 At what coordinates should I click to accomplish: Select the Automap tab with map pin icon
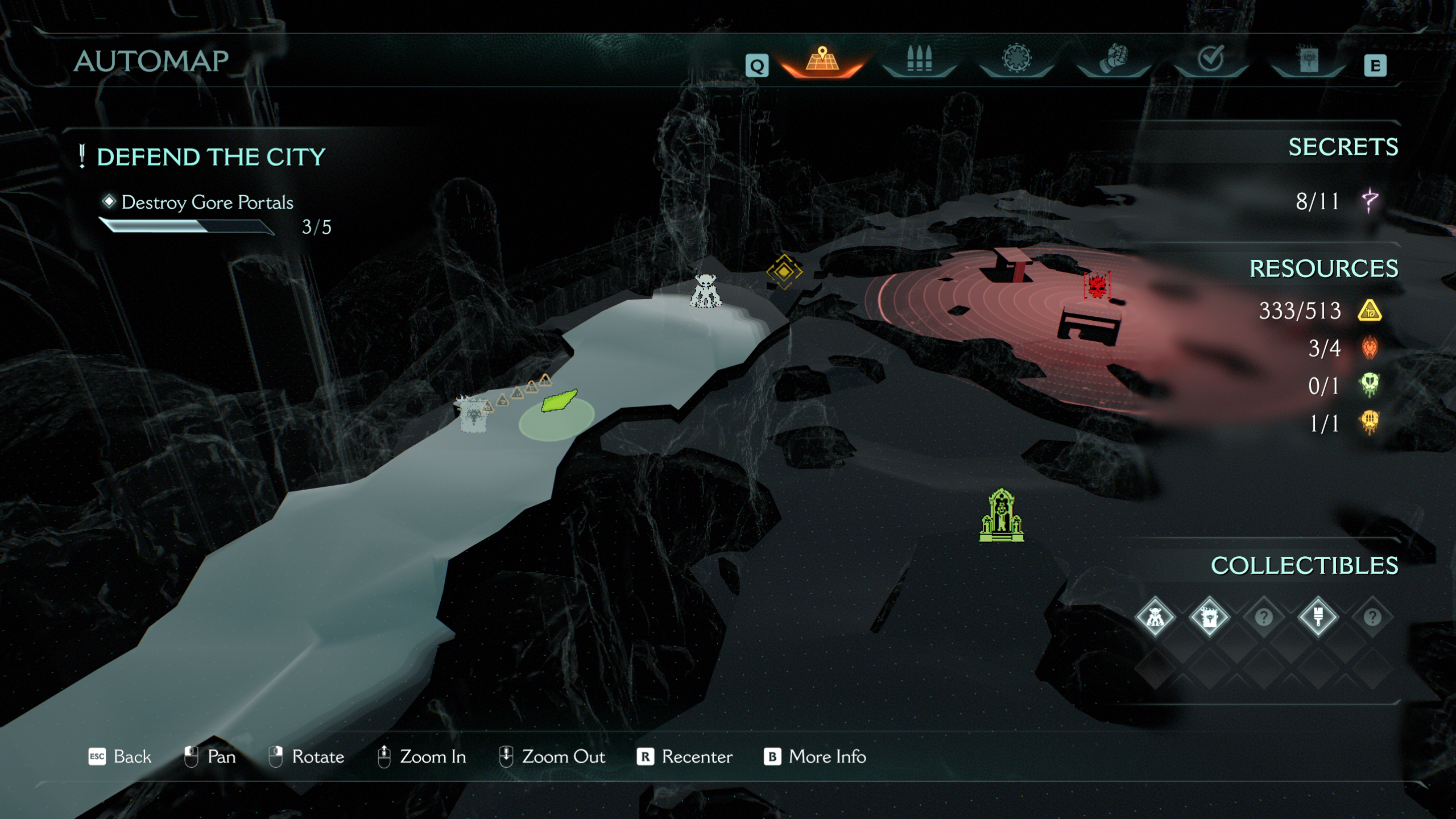[x=822, y=60]
